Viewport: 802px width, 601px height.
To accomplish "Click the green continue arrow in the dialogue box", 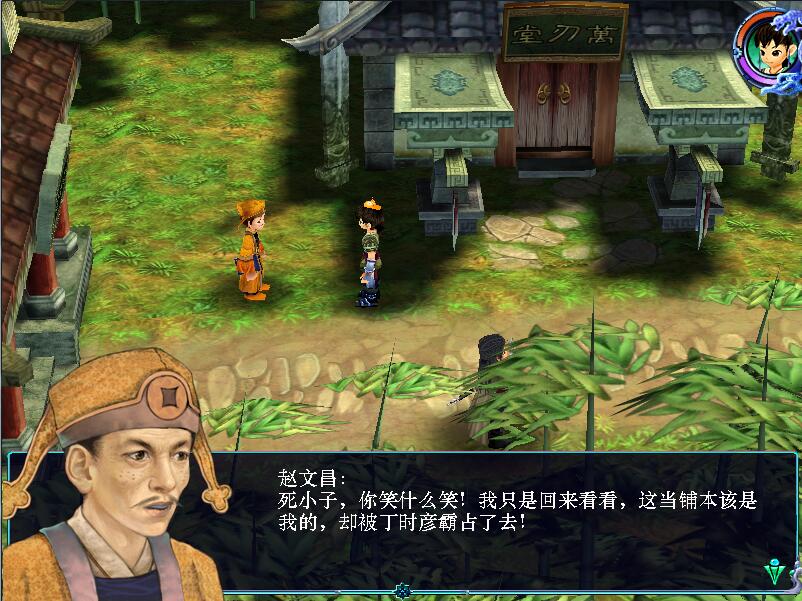I will (x=774, y=573).
